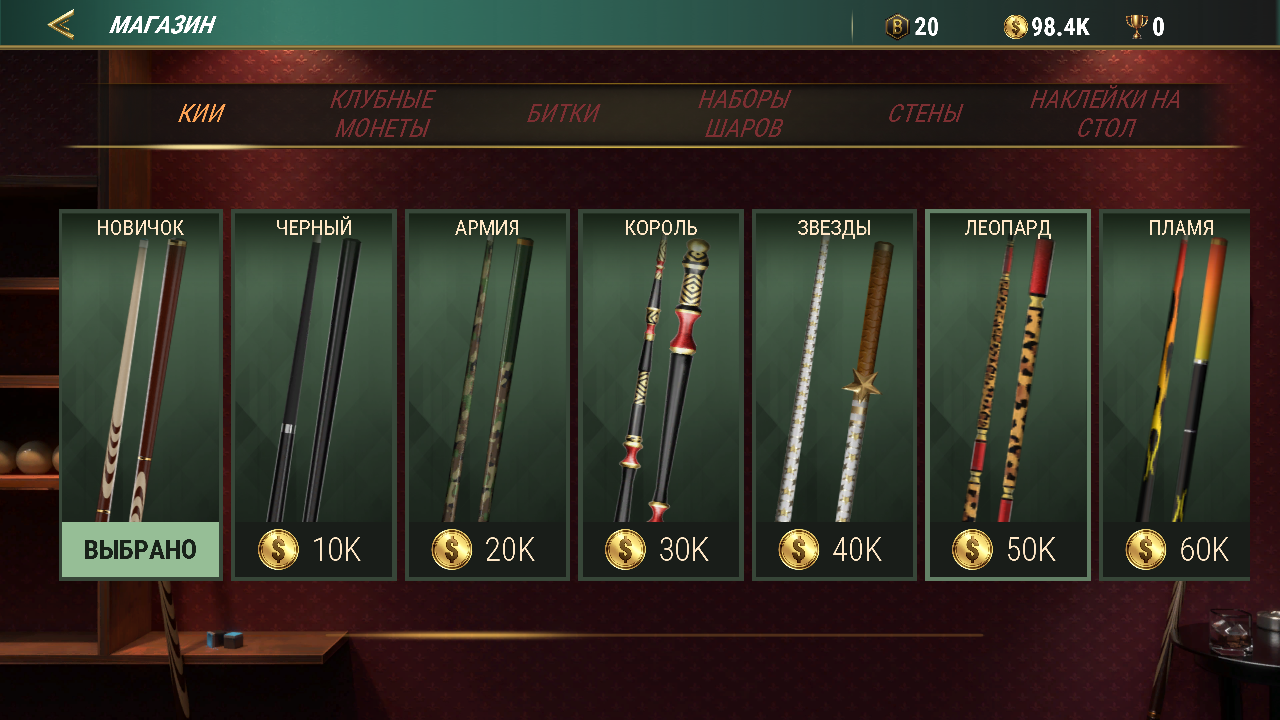The image size is (1280, 720).
Task: Select the Новичок cue card
Action: (141, 370)
